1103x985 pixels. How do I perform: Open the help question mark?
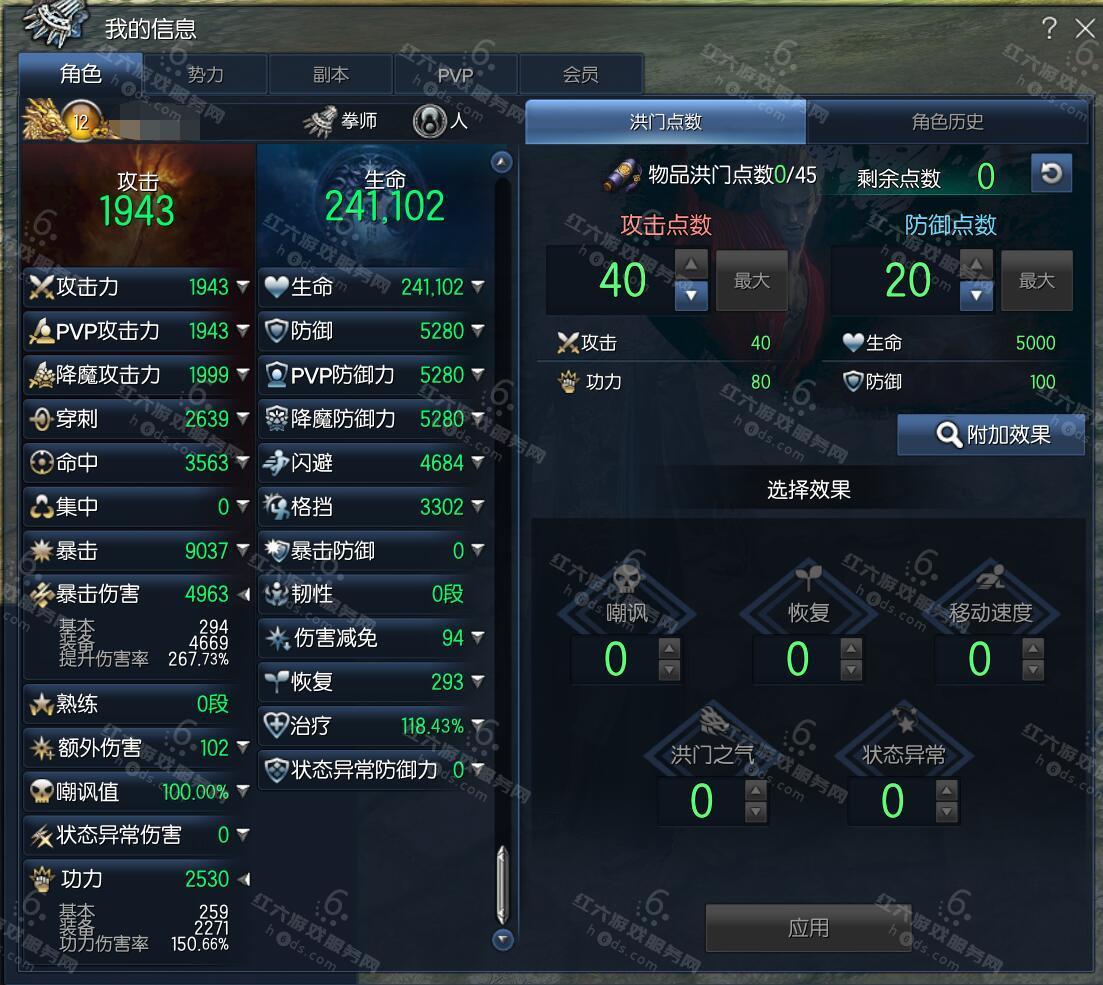pos(1049,28)
